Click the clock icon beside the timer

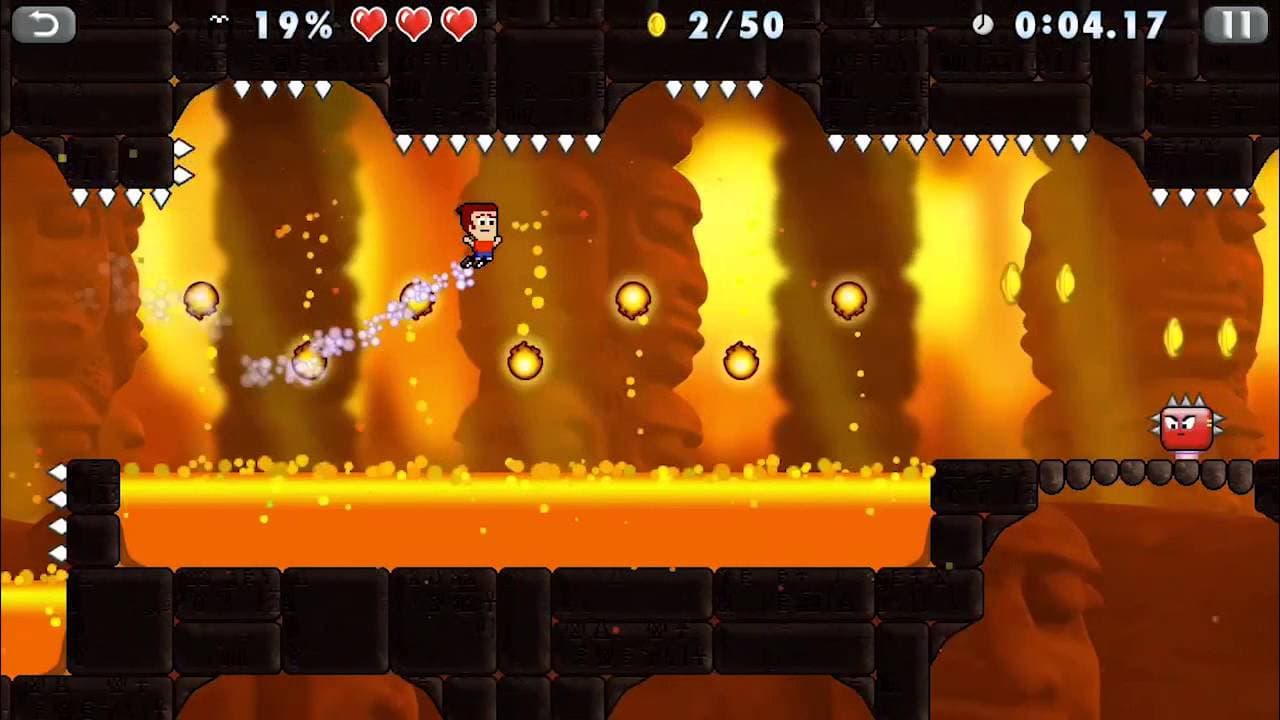(x=985, y=27)
